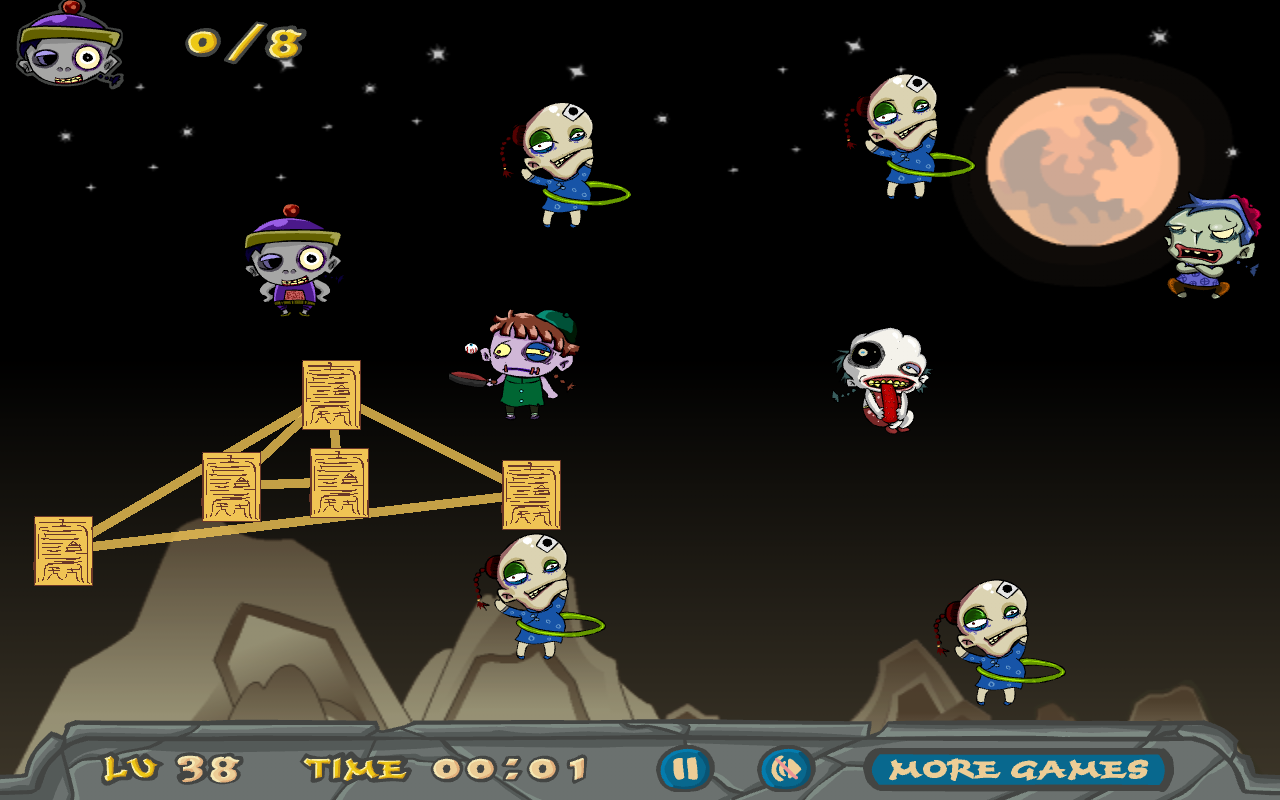Pause the game with the pause button

685,769
